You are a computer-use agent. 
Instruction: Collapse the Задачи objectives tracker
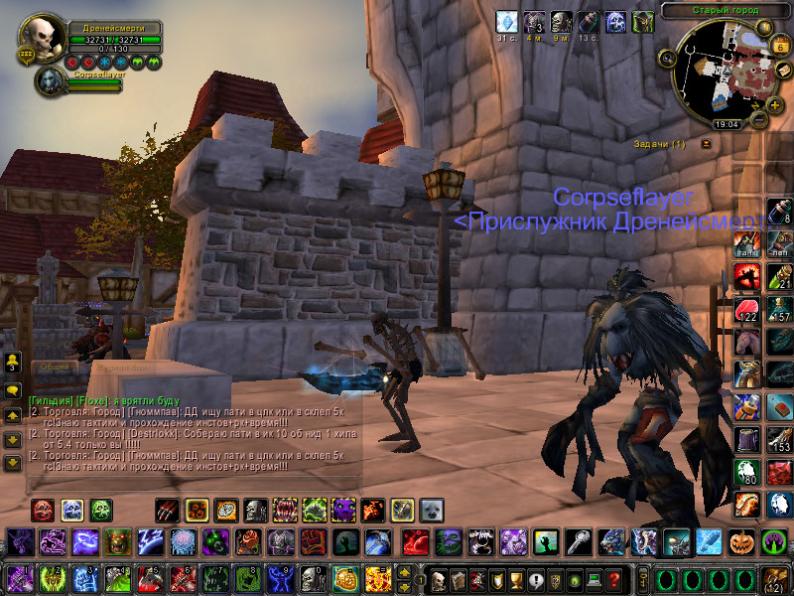point(706,144)
